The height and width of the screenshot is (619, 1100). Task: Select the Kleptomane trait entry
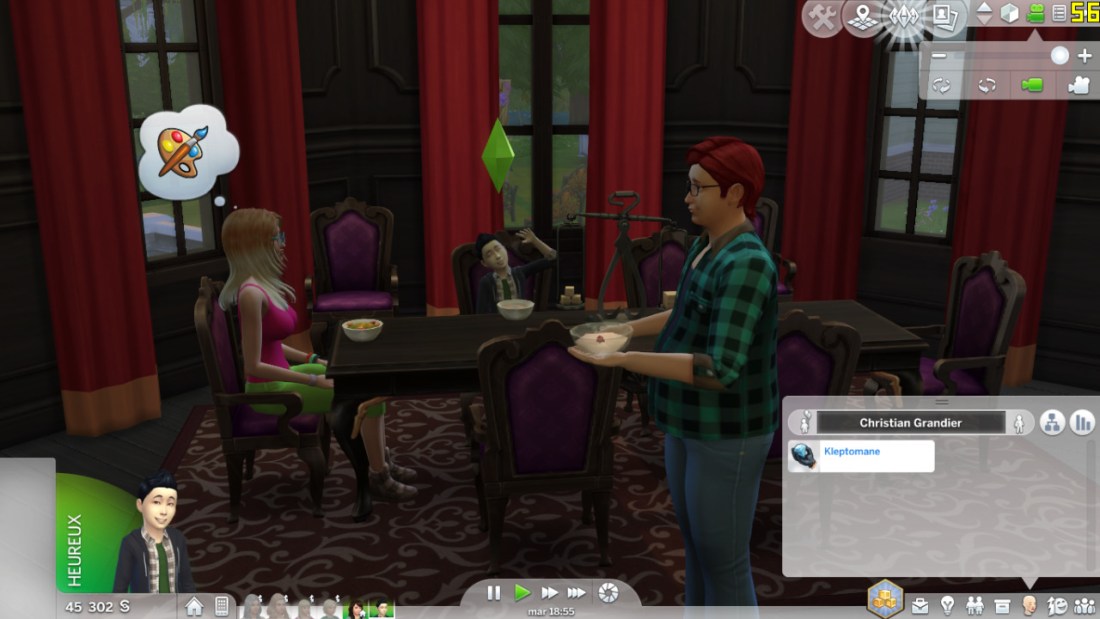pyautogui.click(x=861, y=456)
